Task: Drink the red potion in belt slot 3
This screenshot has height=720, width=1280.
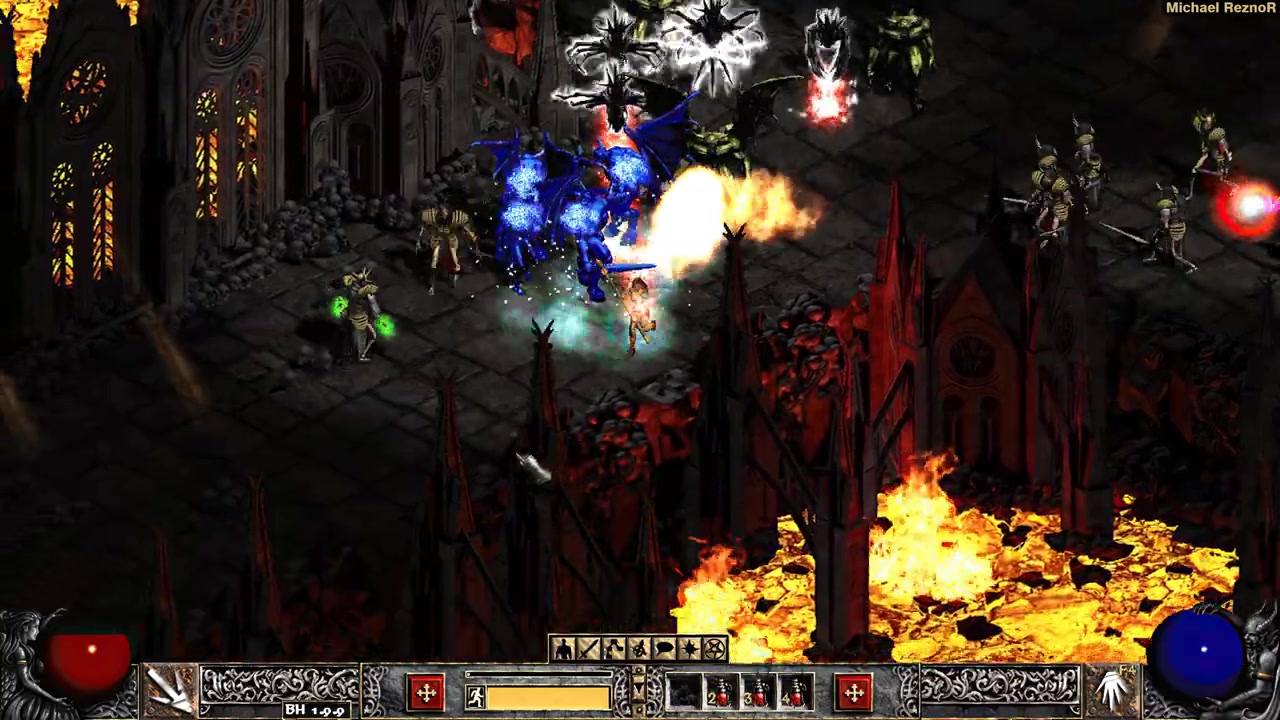Action: pos(759,693)
